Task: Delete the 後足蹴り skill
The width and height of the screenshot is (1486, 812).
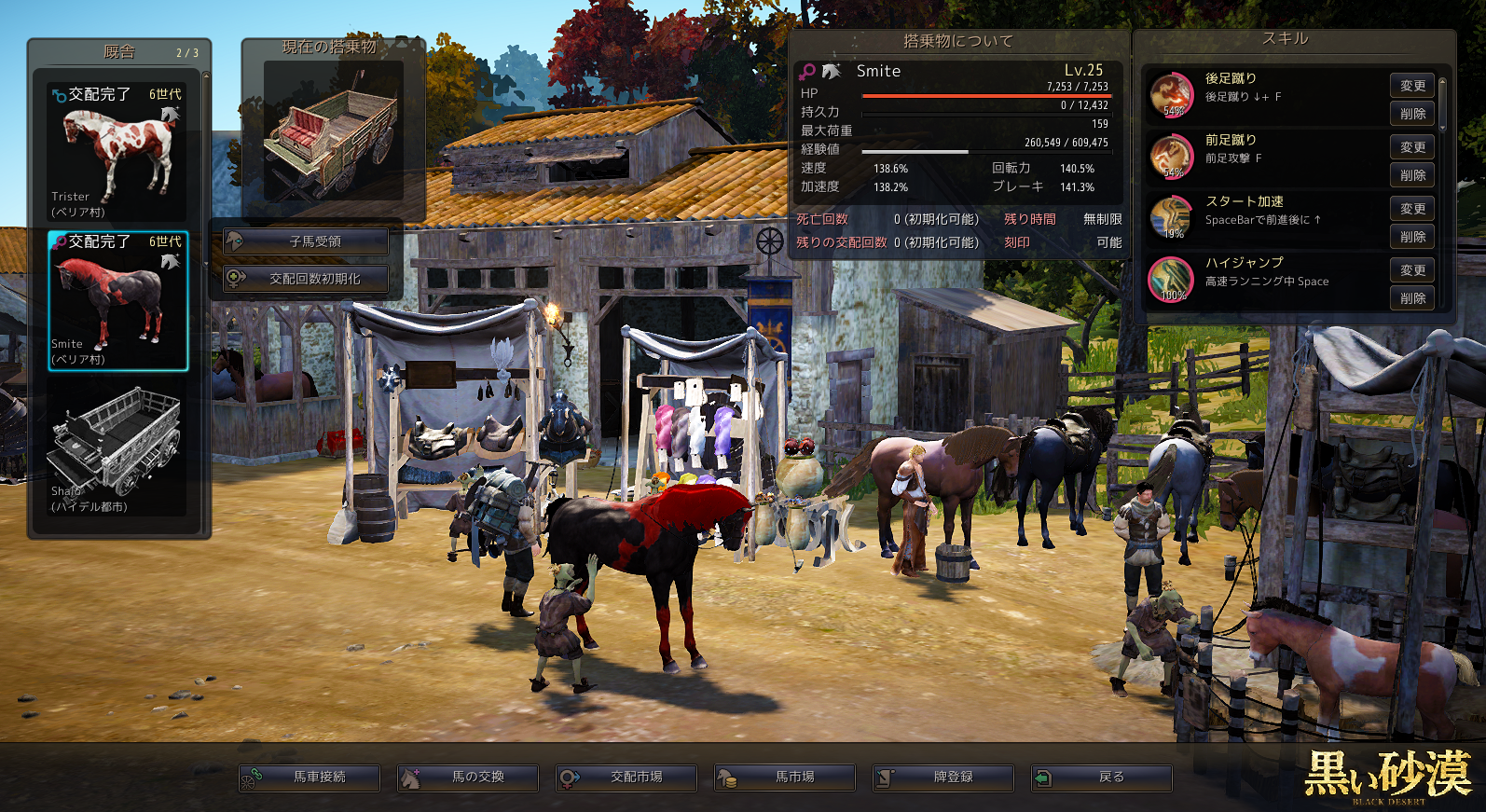Action: pos(1412,114)
